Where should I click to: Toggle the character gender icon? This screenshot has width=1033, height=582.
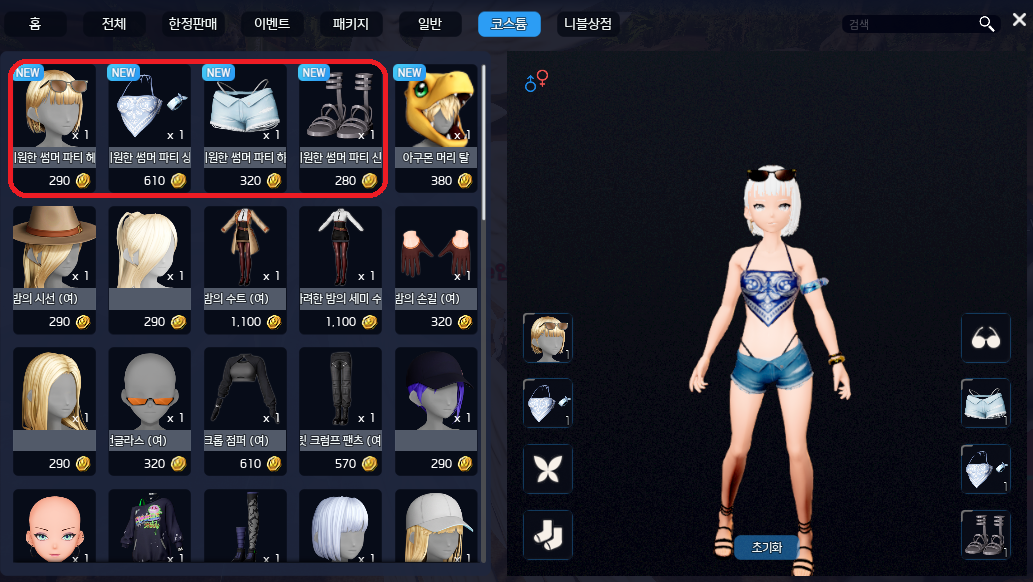click(536, 81)
